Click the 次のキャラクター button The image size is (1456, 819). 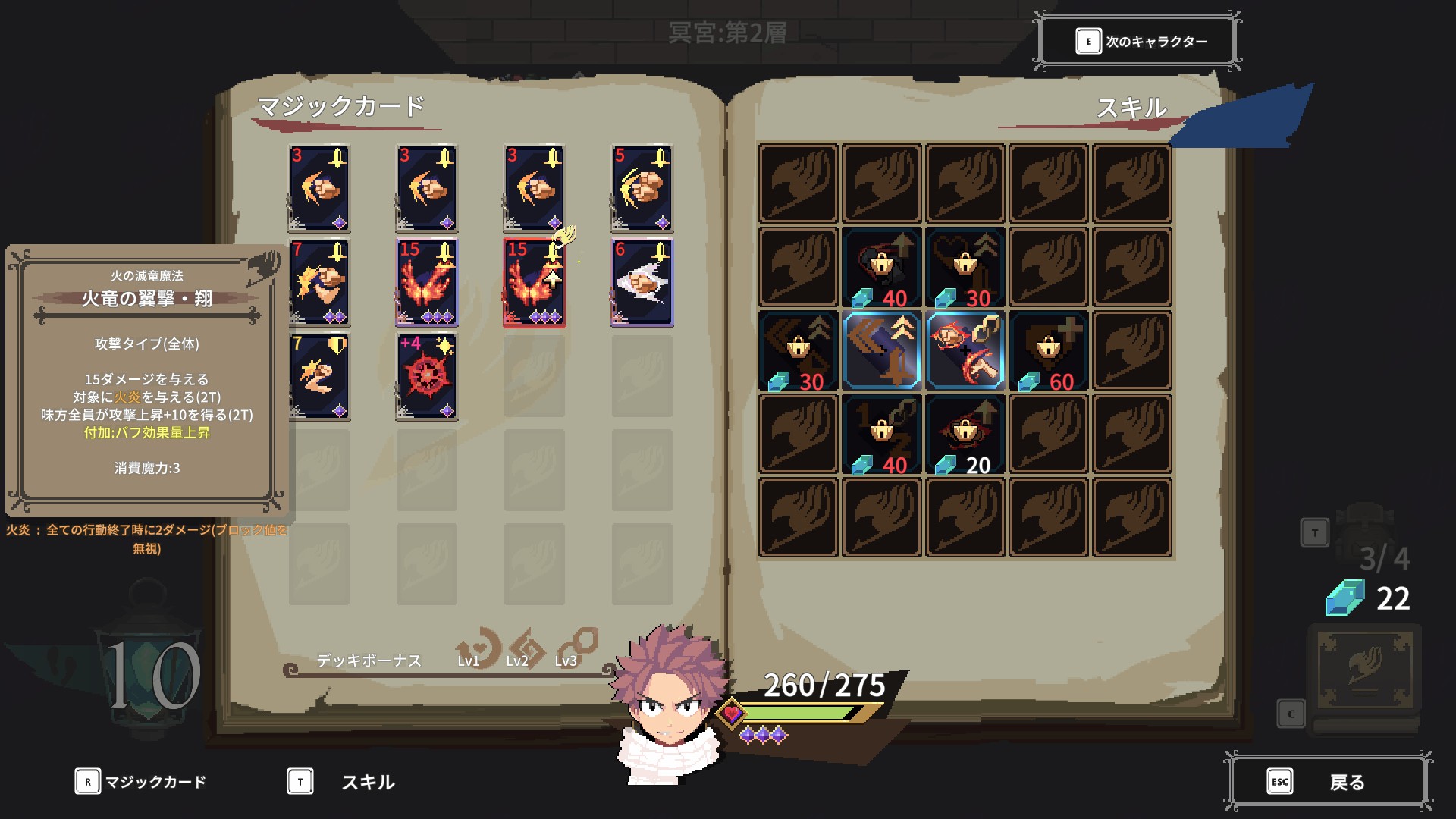pos(1137,41)
